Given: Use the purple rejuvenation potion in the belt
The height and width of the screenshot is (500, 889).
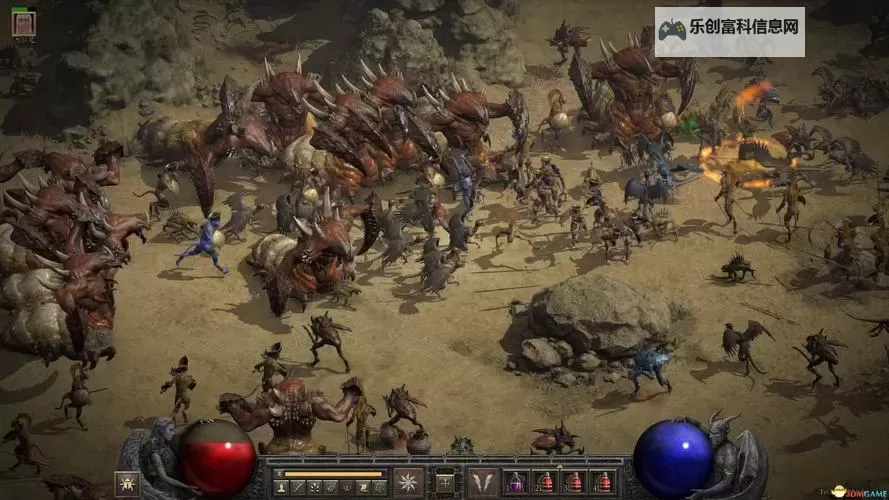Looking at the screenshot, I should [517, 482].
